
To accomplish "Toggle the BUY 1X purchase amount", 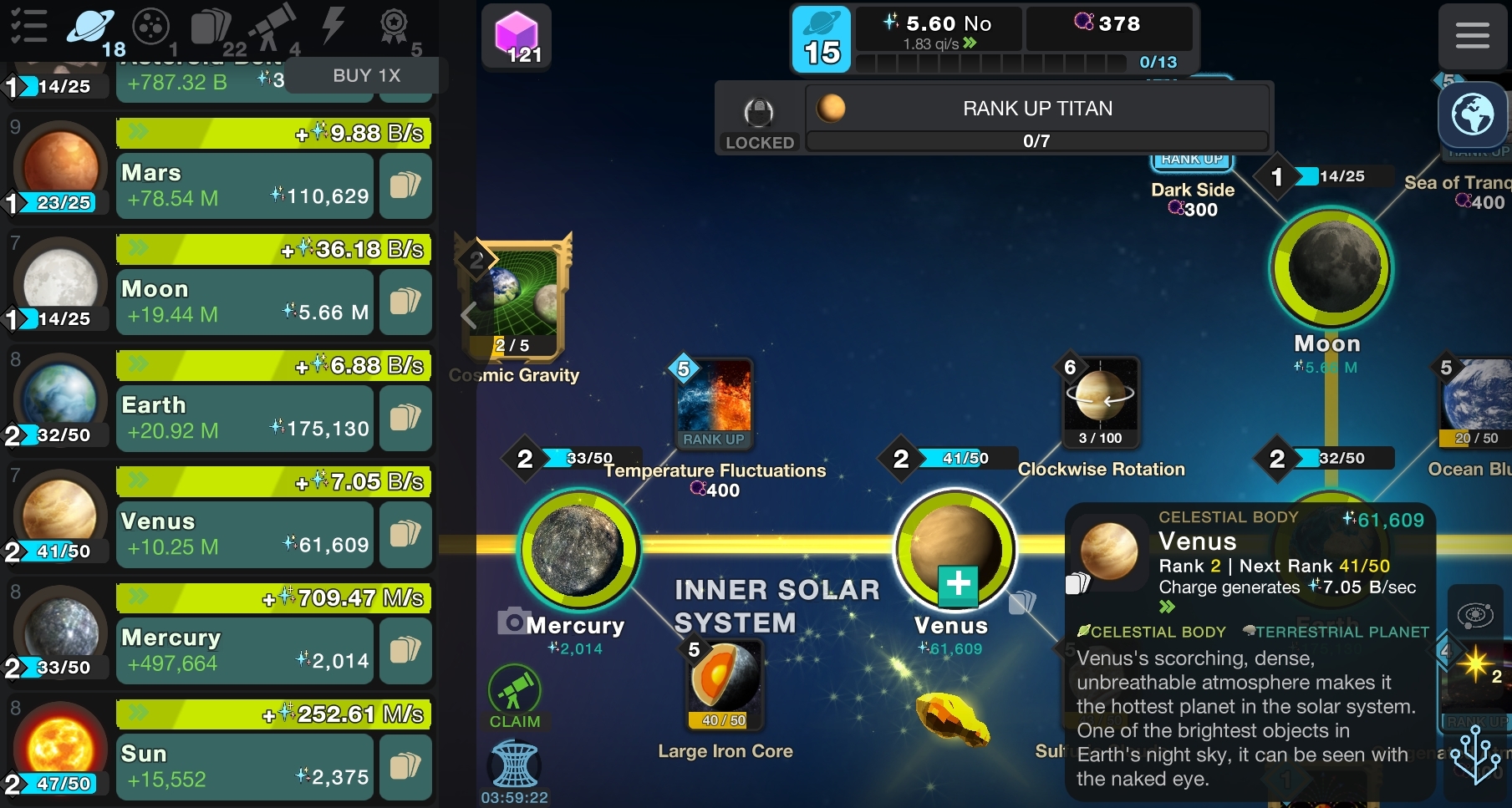I will pyautogui.click(x=366, y=76).
